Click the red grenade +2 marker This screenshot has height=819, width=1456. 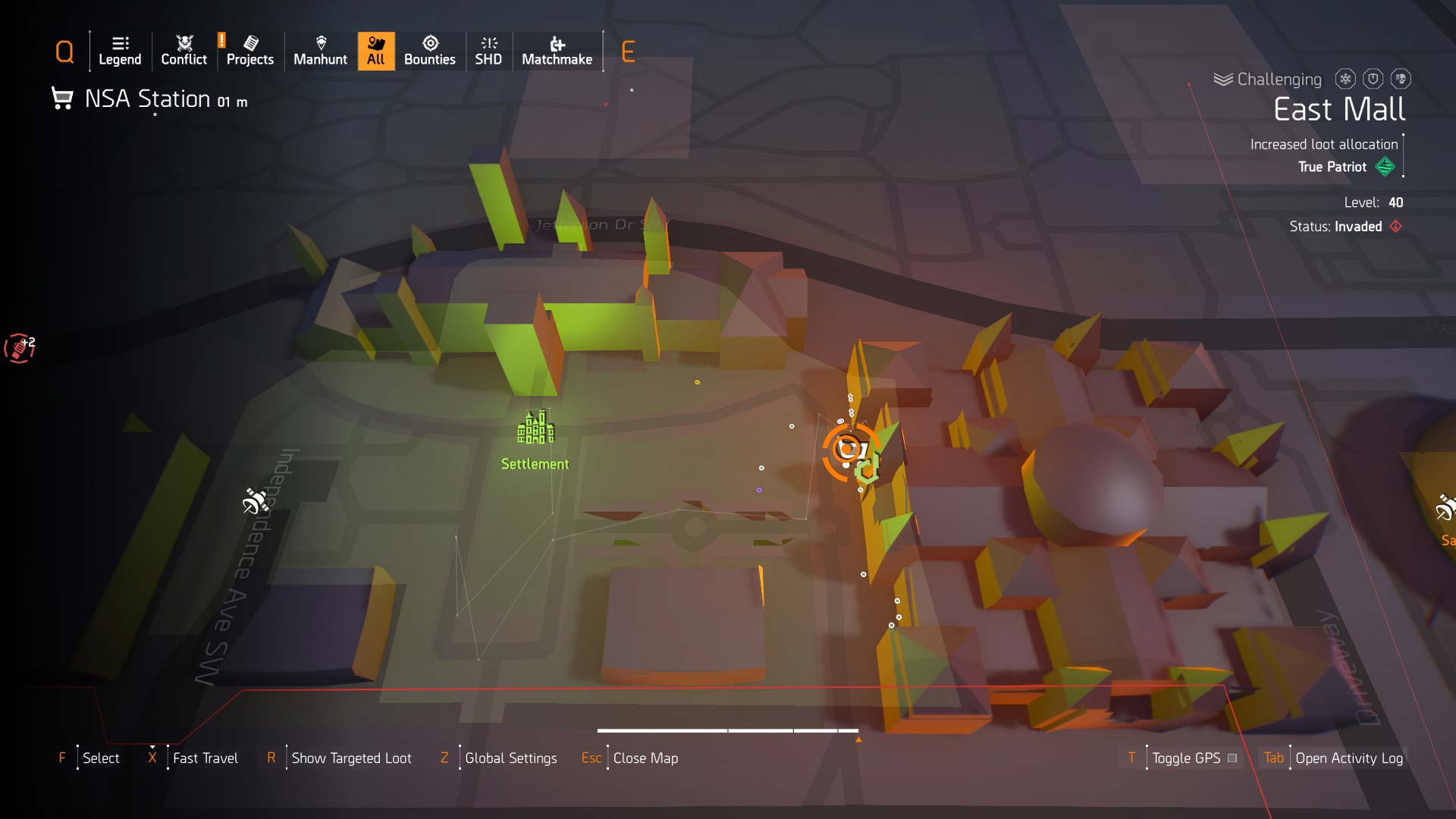point(20,348)
